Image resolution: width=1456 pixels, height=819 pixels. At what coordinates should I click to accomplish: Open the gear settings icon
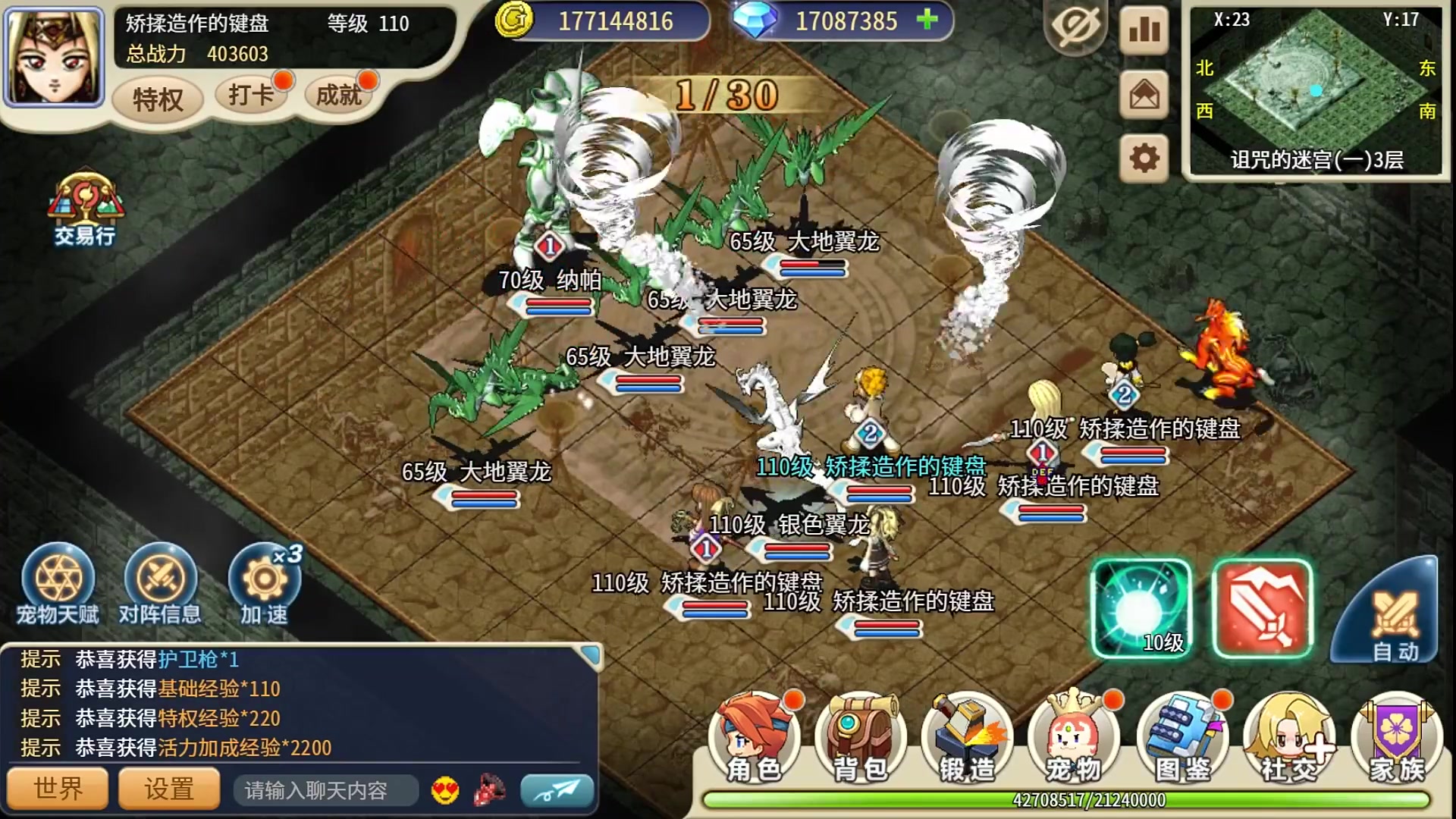(1144, 158)
